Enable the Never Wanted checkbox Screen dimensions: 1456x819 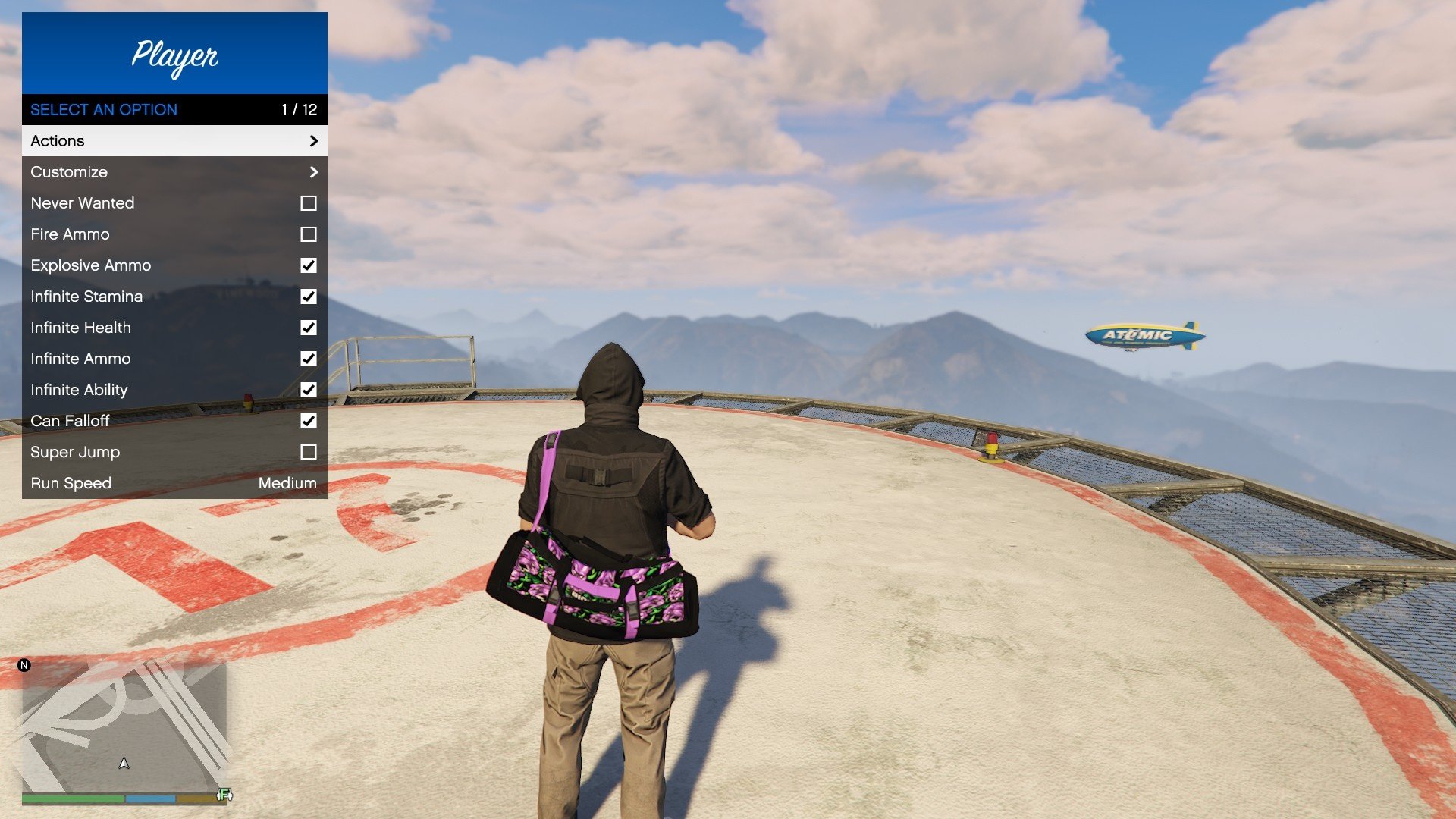point(308,203)
